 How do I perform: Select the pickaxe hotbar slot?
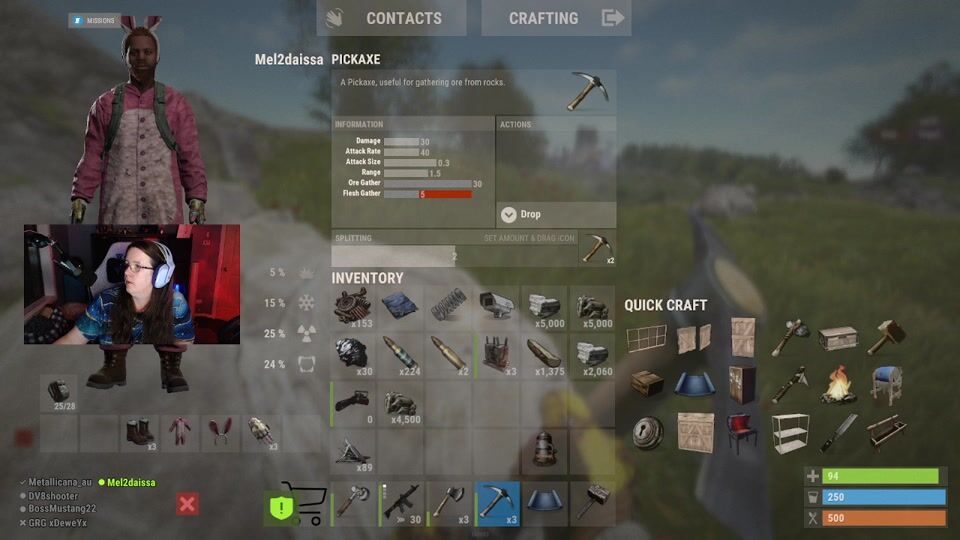[497, 503]
